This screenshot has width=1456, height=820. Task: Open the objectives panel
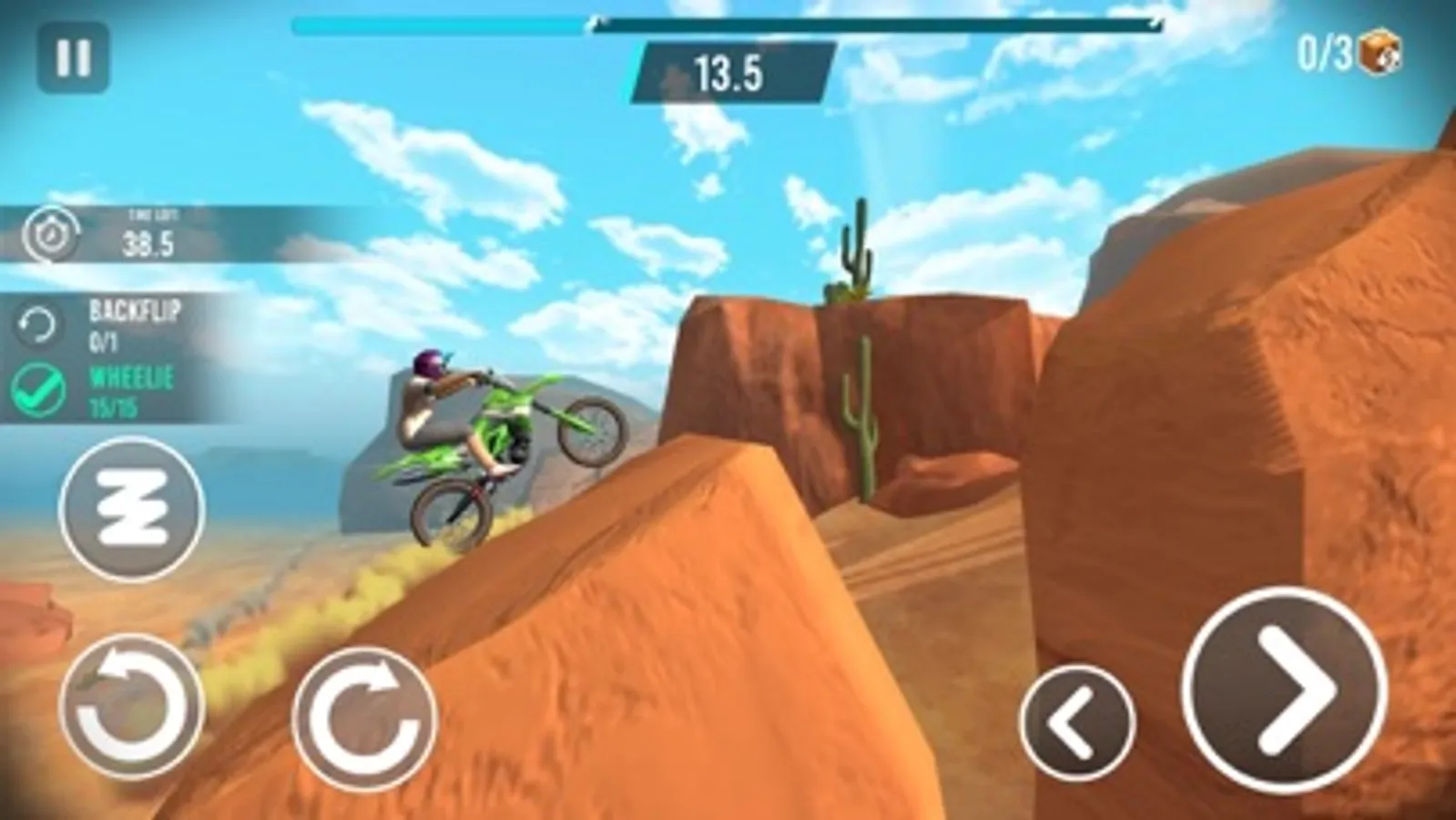(109, 355)
